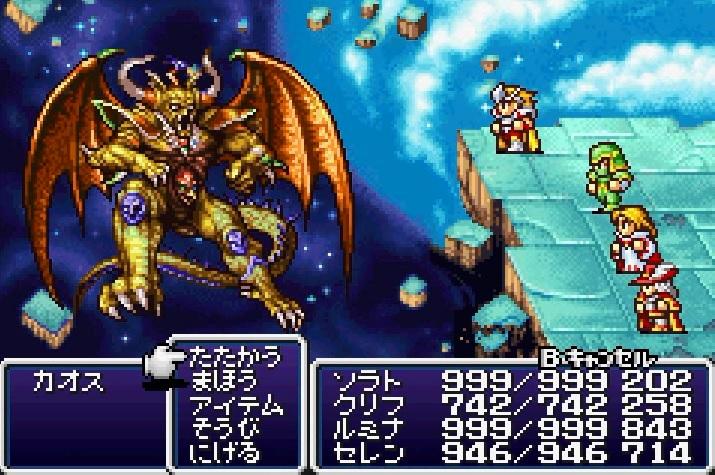This screenshot has height=475, width=715.
Task: Pick クリフ in the party list
Action: click(x=510, y=405)
